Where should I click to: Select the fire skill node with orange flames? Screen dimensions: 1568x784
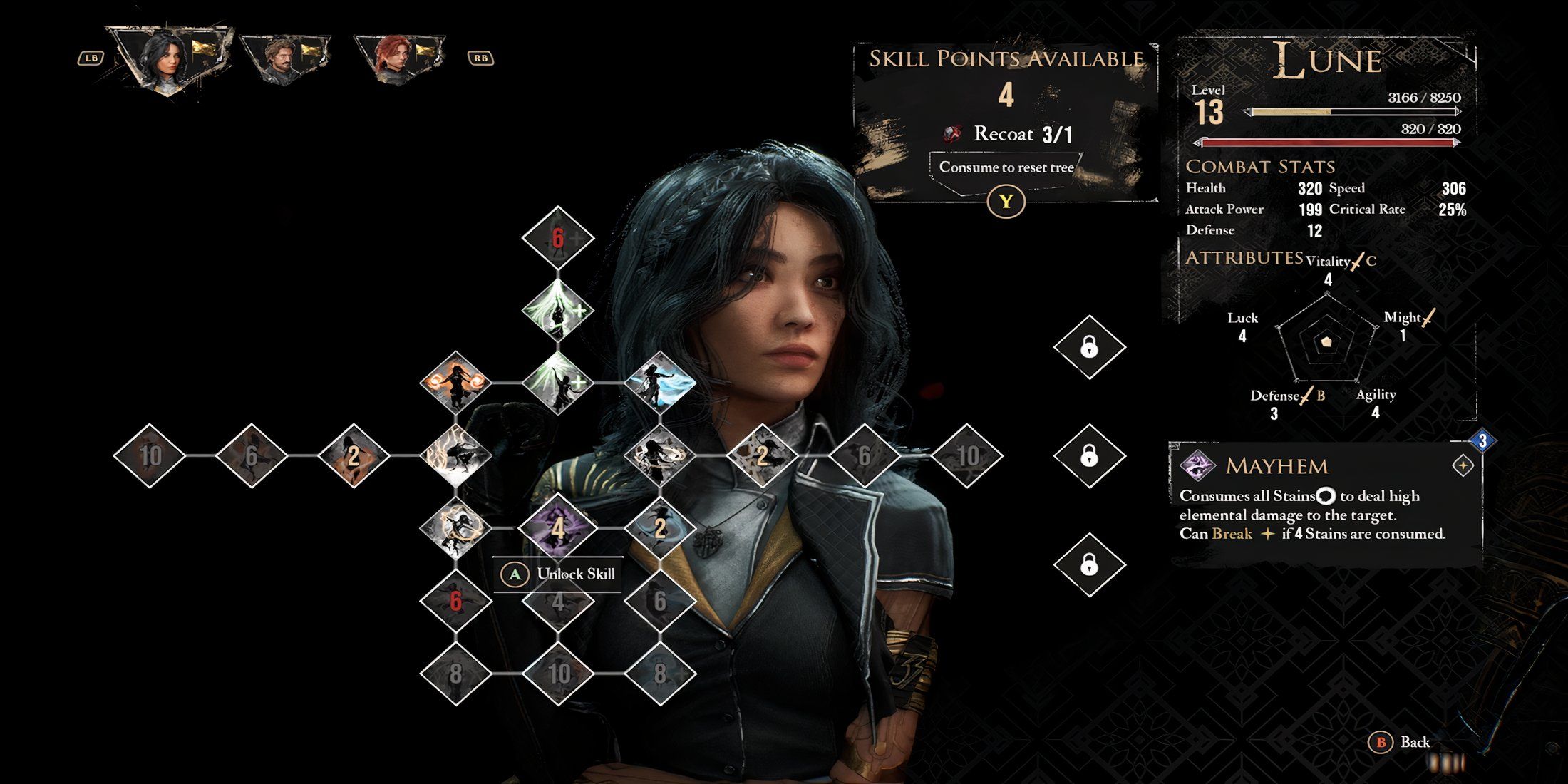click(456, 383)
